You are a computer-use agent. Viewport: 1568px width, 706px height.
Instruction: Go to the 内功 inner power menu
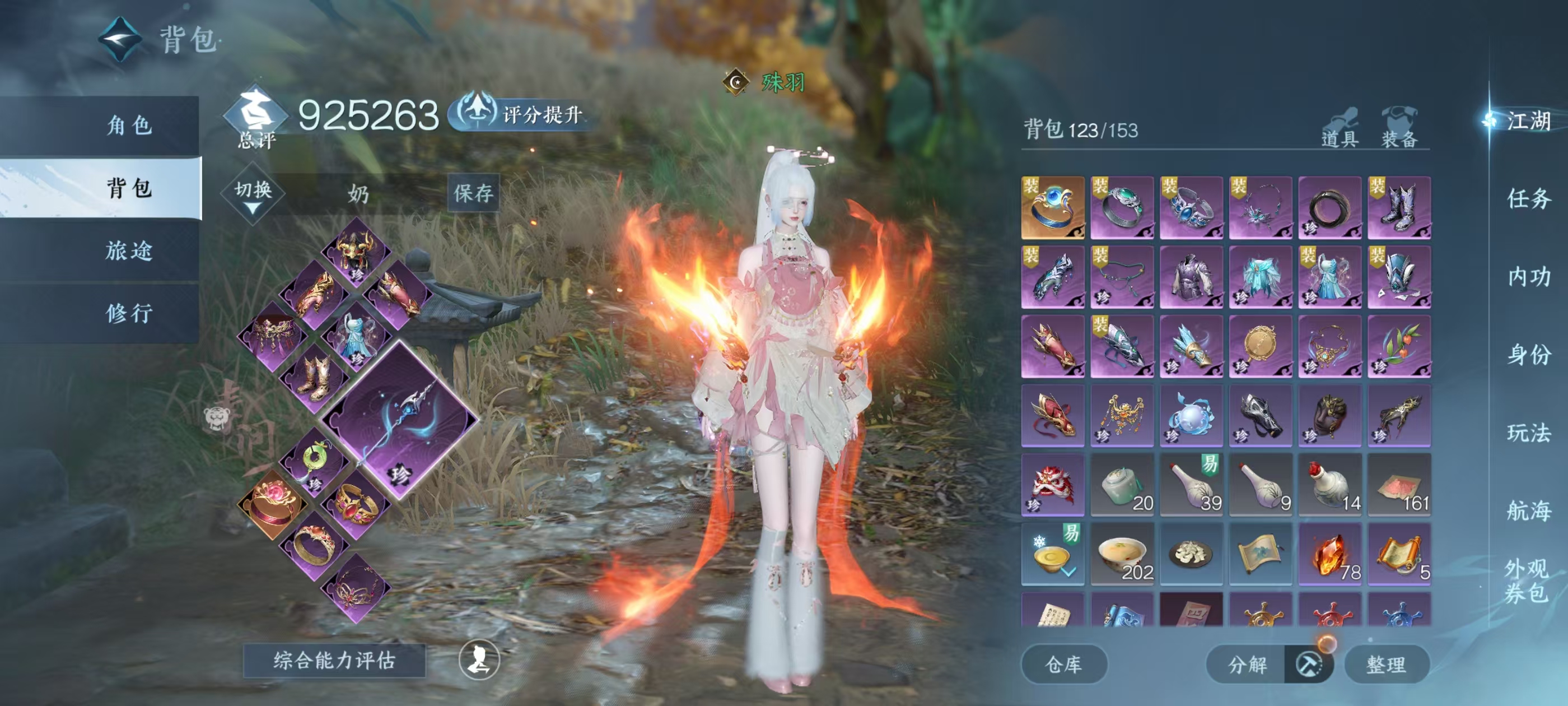[x=1528, y=277]
